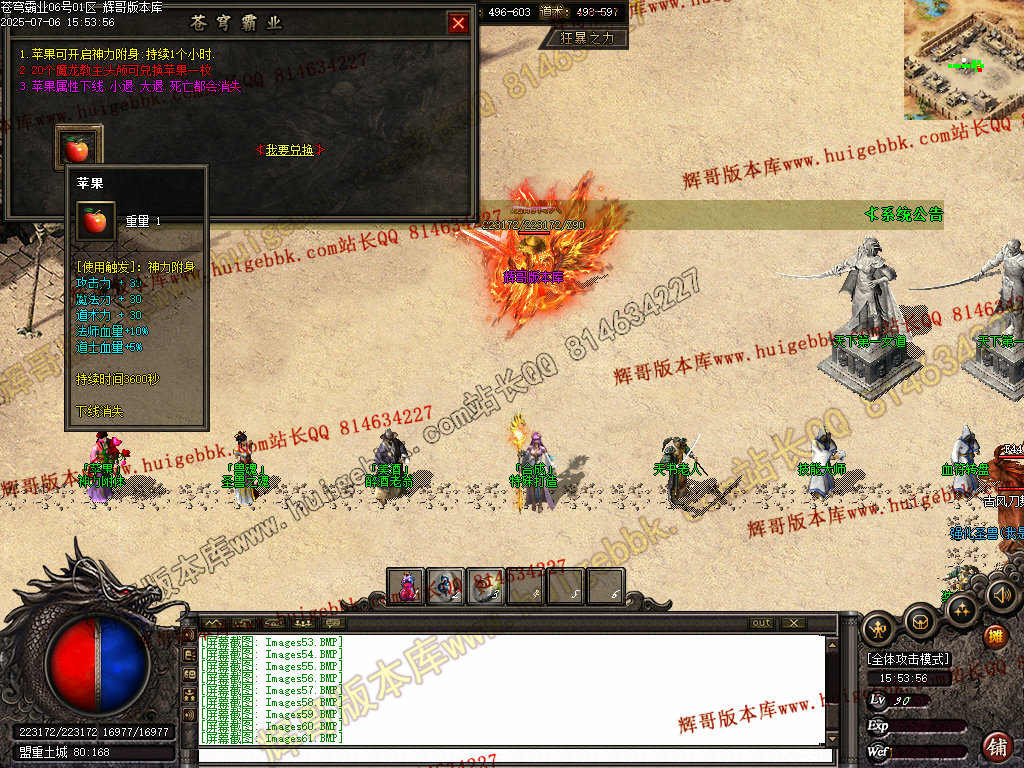Click the 我要兑换 exchange link
Screen dimensions: 1024x768
(290, 150)
